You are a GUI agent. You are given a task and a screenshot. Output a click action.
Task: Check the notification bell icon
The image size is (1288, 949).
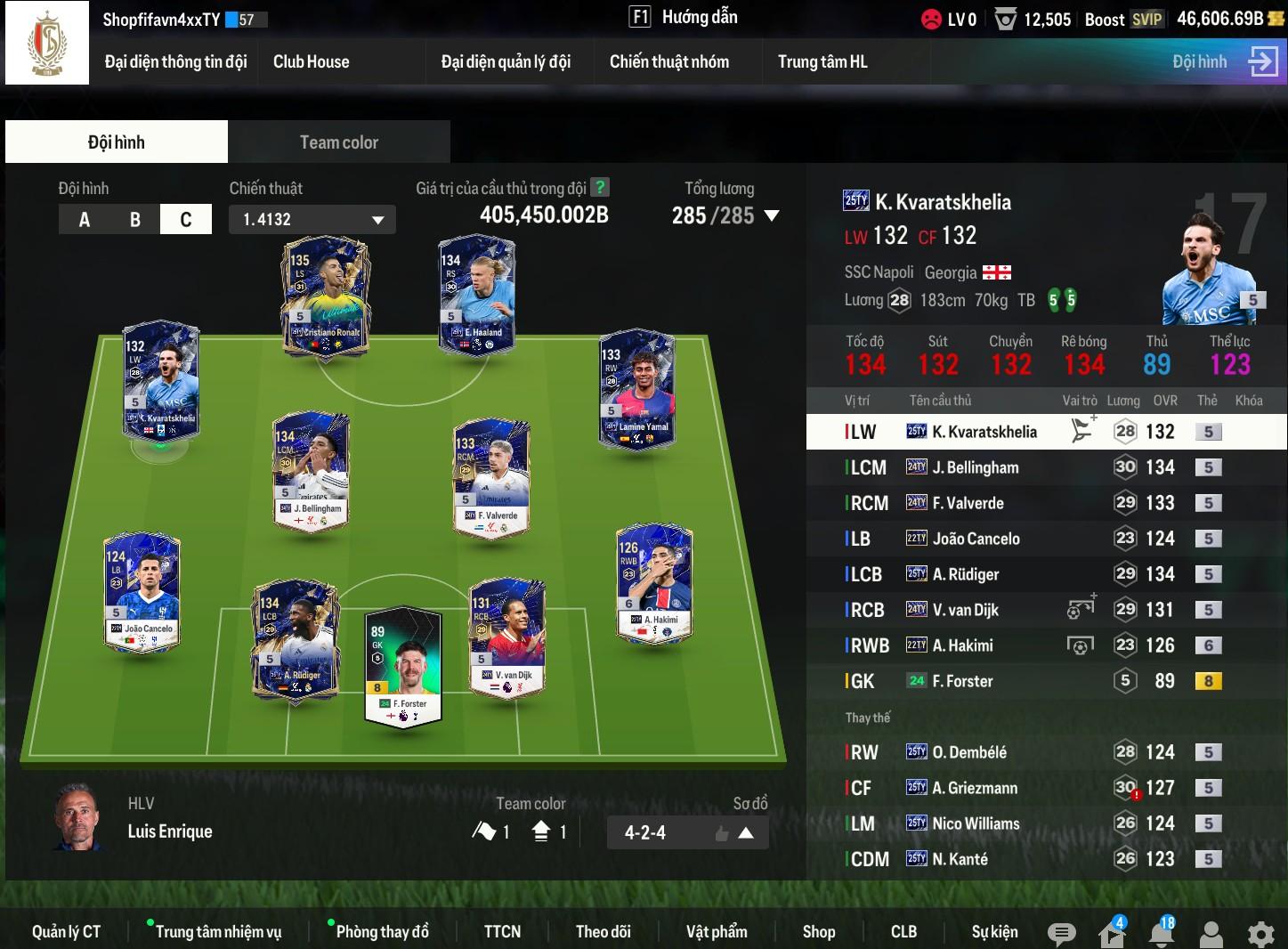click(x=1161, y=934)
